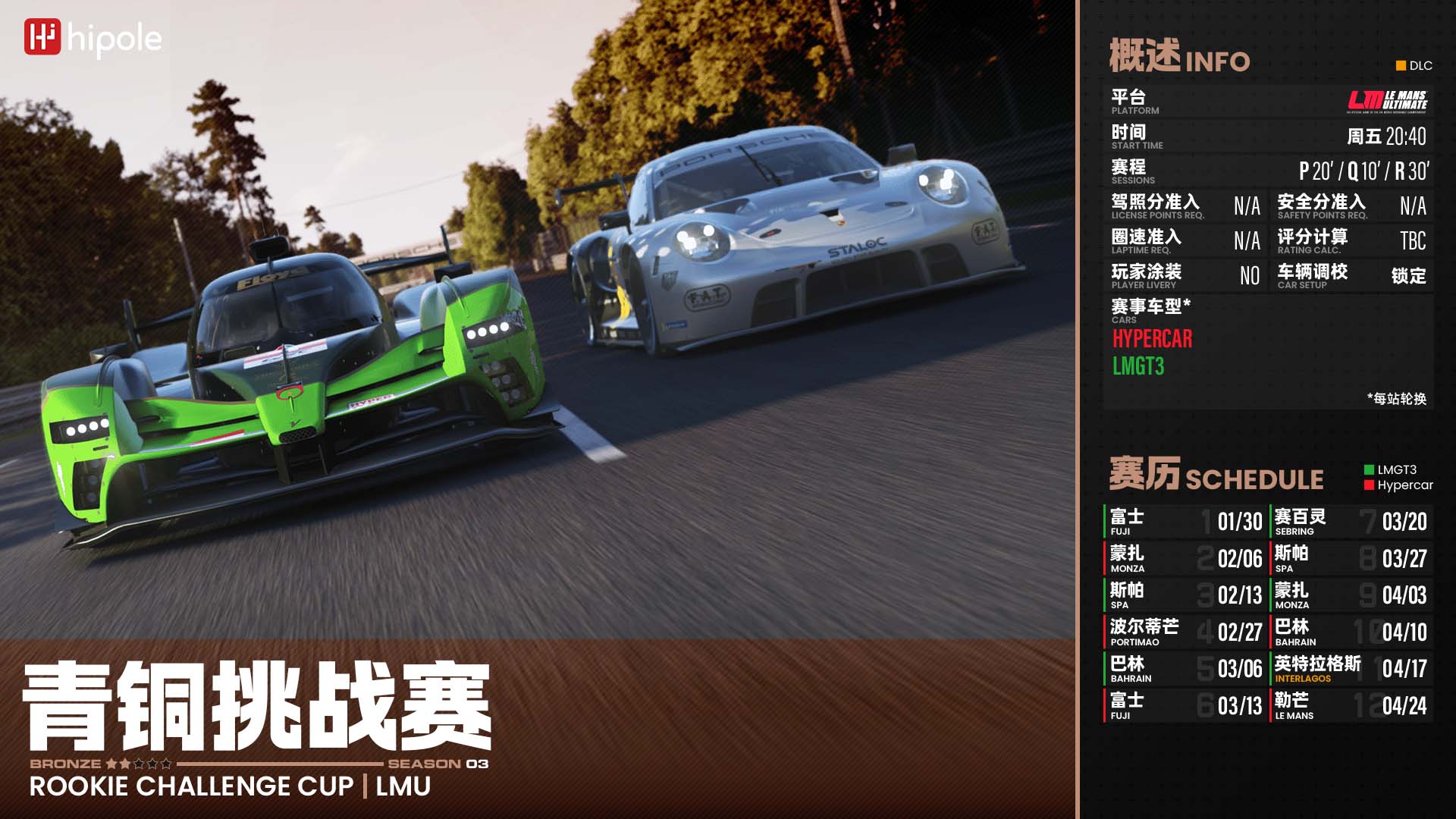Click the hipole logo
This screenshot has width=1456, height=819.
(93, 39)
